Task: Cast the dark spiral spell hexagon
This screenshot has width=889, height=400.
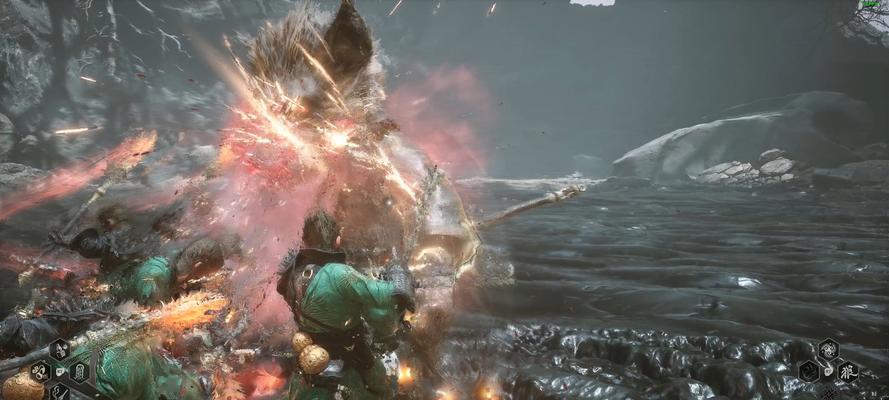Action: point(809,371)
